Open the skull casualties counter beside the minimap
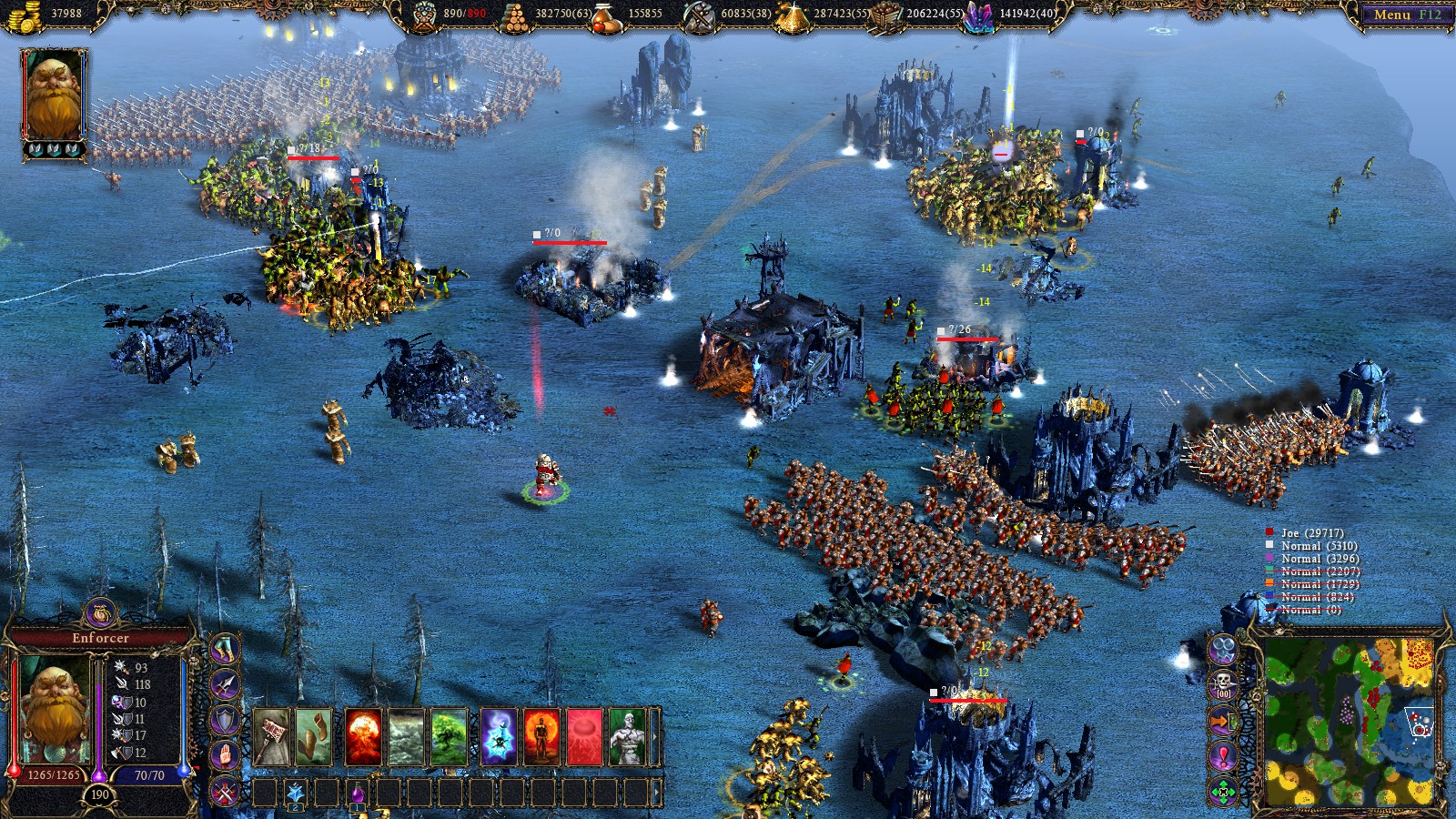The width and height of the screenshot is (1456, 819). coord(1222,682)
